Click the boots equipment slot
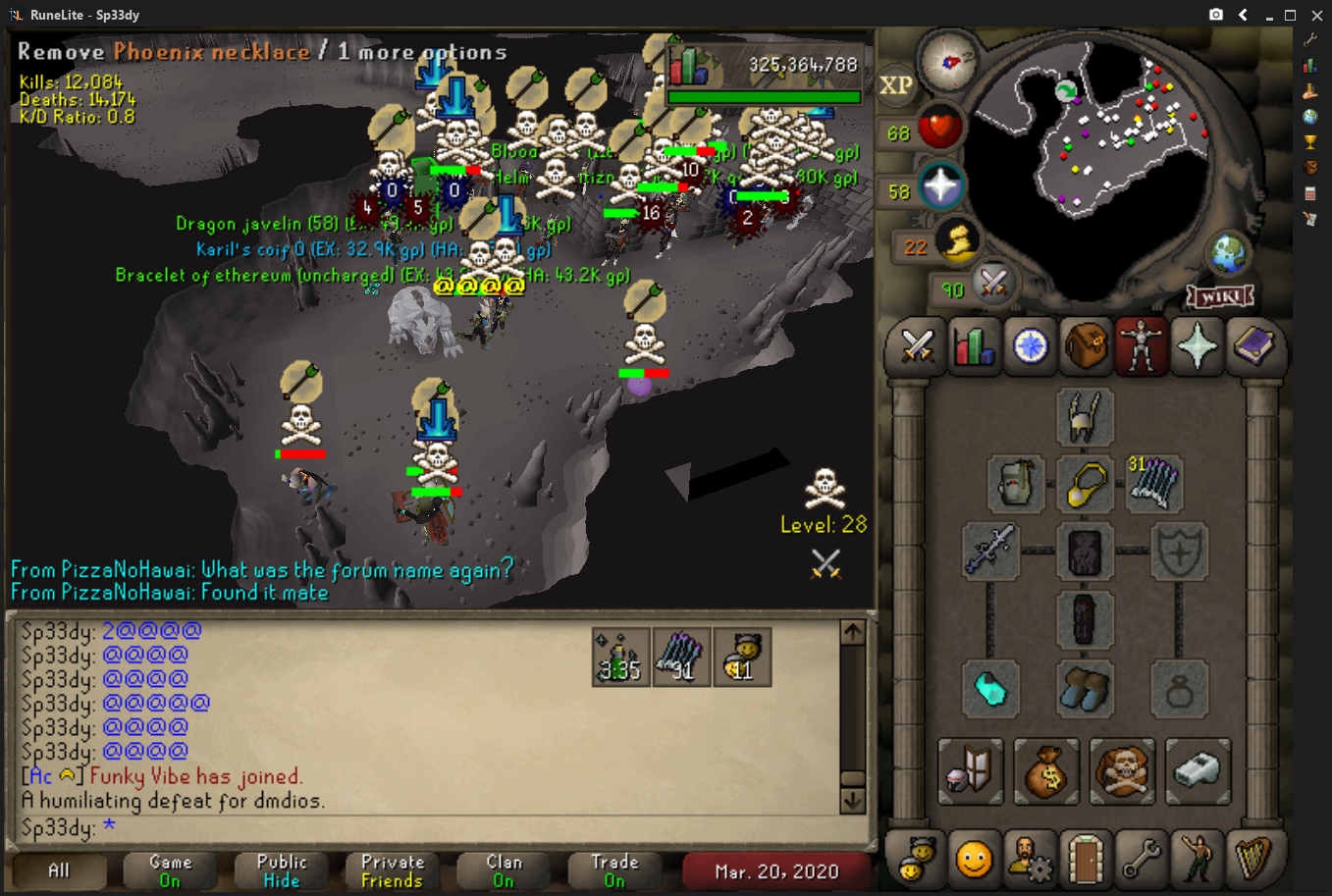Screen dimensions: 1332x896 [1085, 689]
